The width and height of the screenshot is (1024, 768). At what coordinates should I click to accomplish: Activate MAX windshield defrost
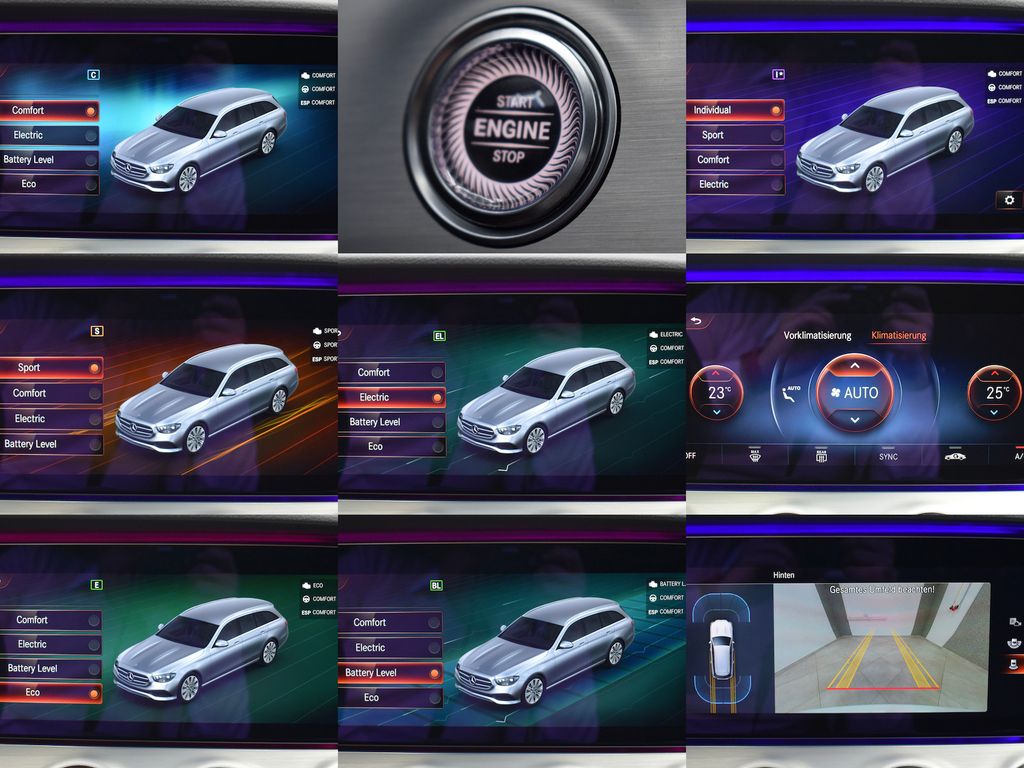click(756, 456)
